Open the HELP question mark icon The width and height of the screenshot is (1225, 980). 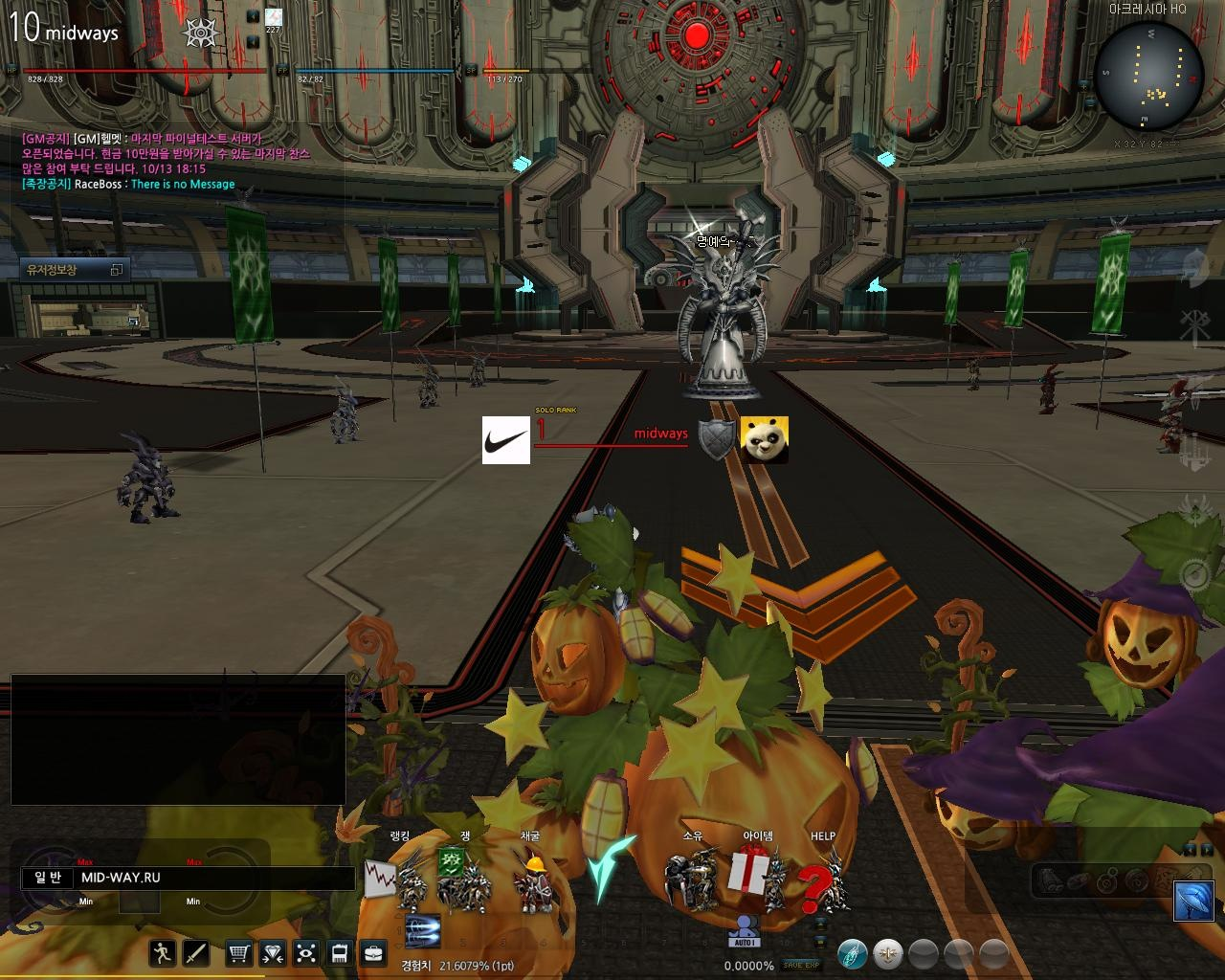click(816, 883)
